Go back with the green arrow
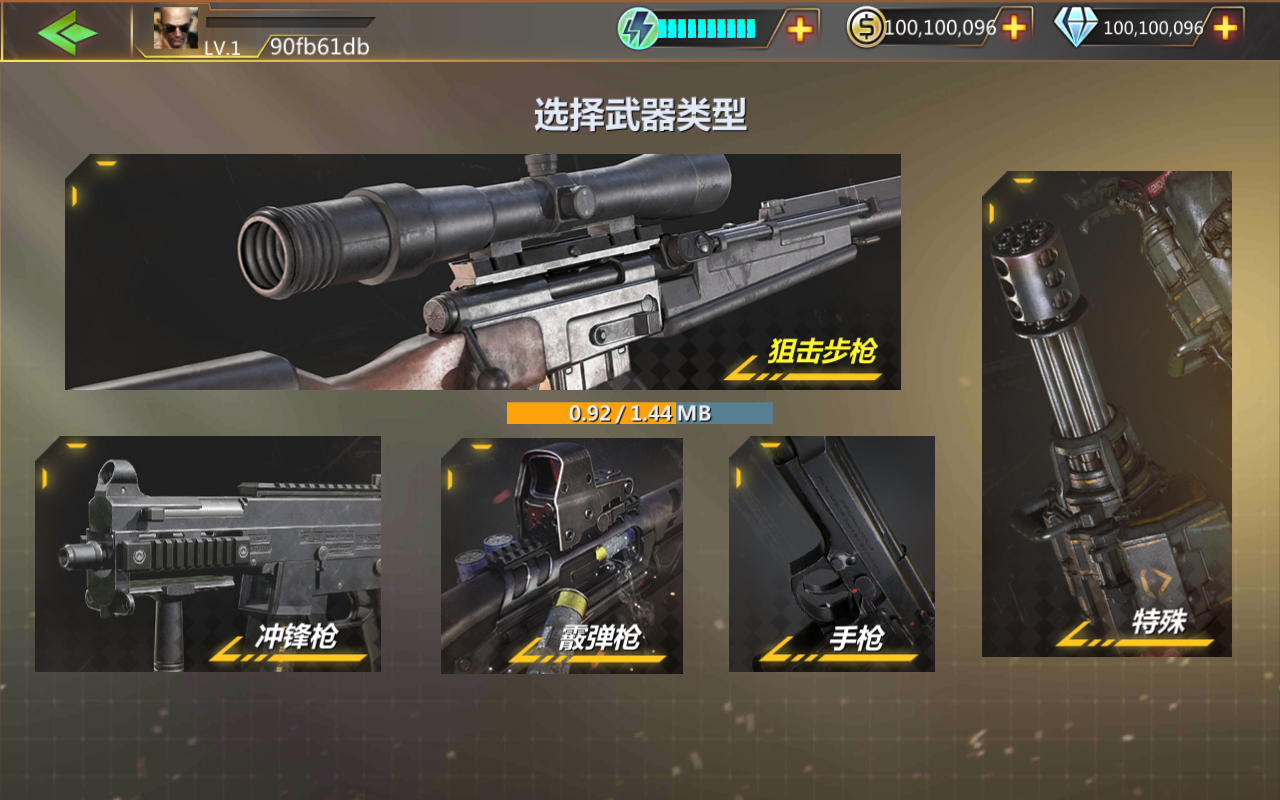The image size is (1280, 800). click(x=67, y=32)
